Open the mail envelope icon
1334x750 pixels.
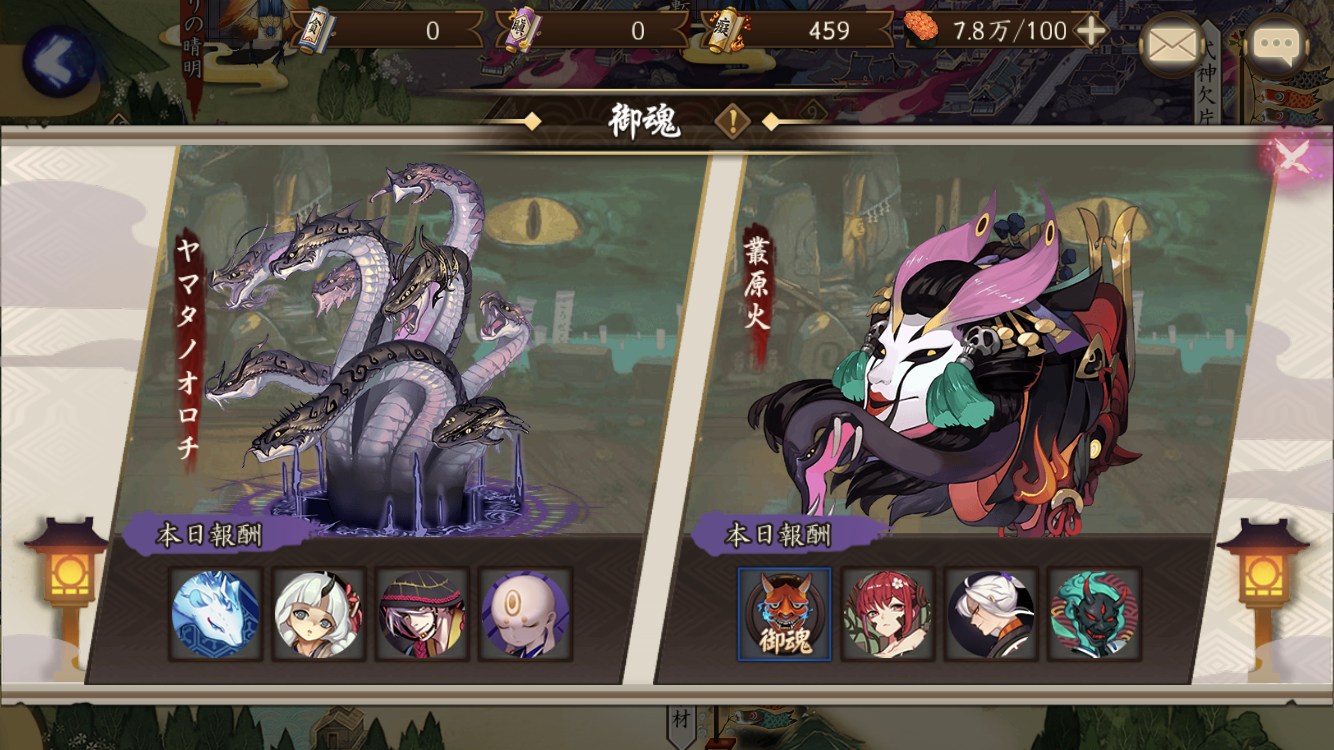click(1172, 45)
